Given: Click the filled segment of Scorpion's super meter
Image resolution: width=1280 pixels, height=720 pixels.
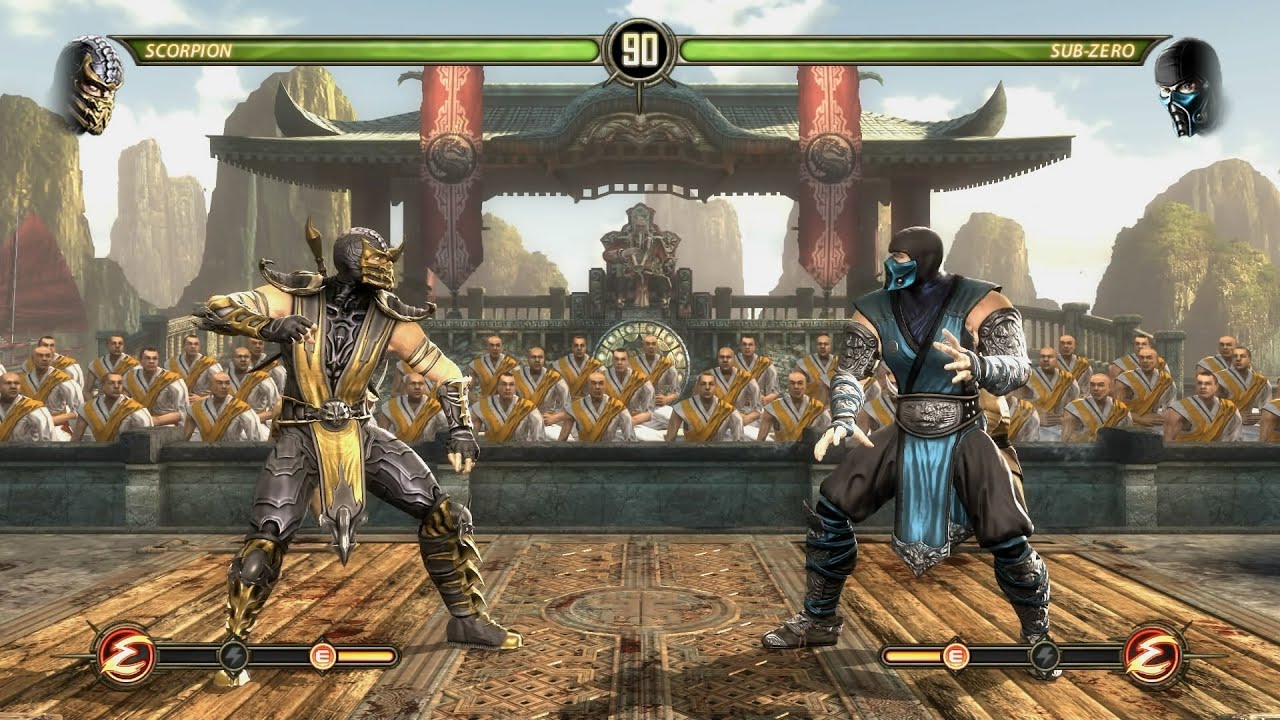Looking at the screenshot, I should 366,655.
